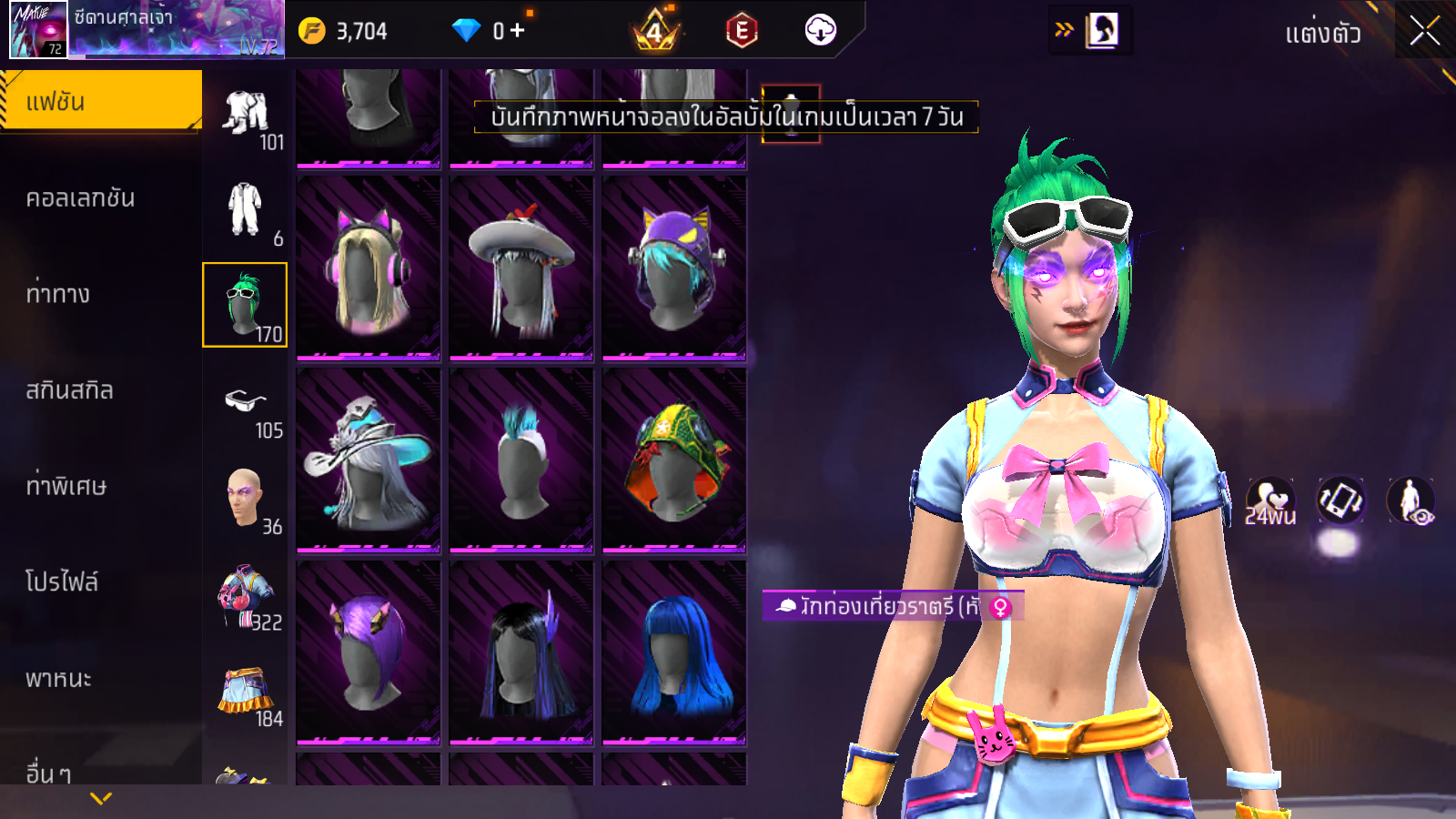Toggle the character view eye icon
Screen dimensions: 1456x819
1410,501
